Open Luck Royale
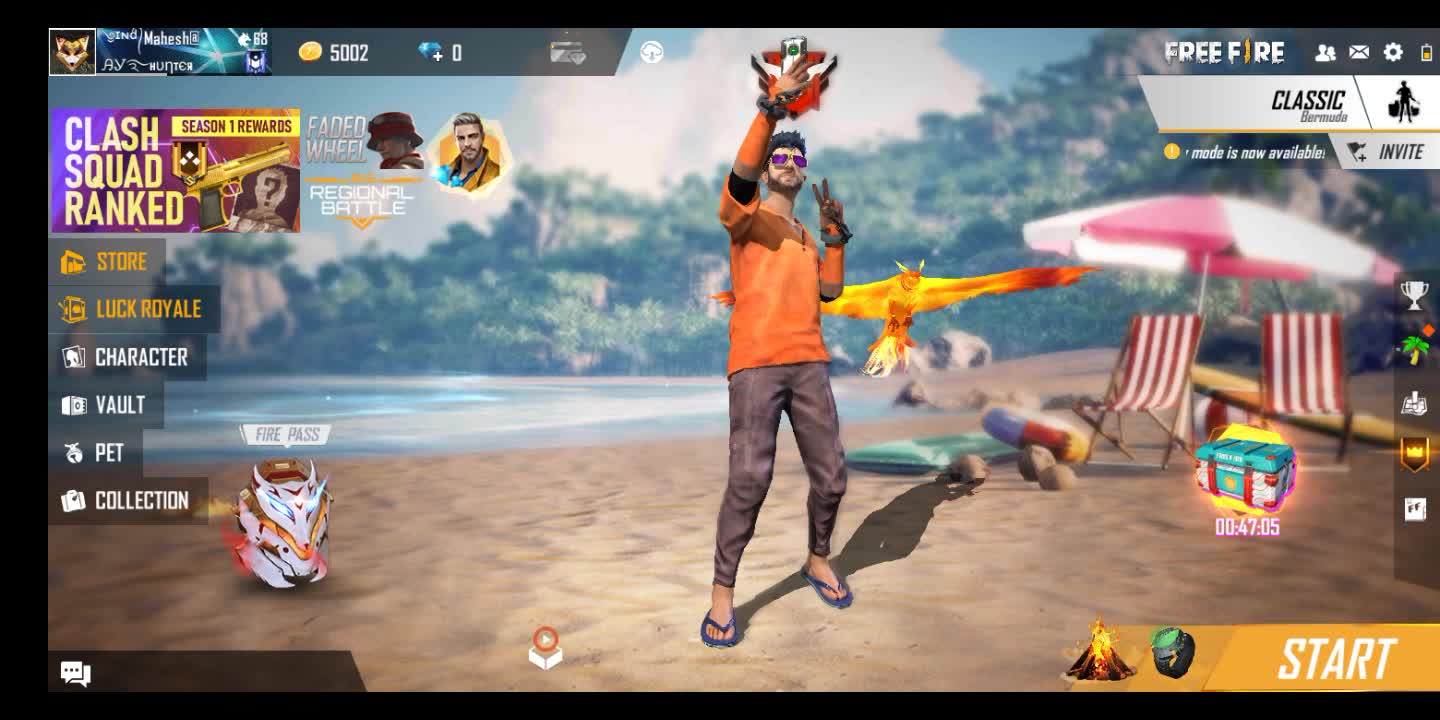The width and height of the screenshot is (1440, 720). pyautogui.click(x=132, y=310)
